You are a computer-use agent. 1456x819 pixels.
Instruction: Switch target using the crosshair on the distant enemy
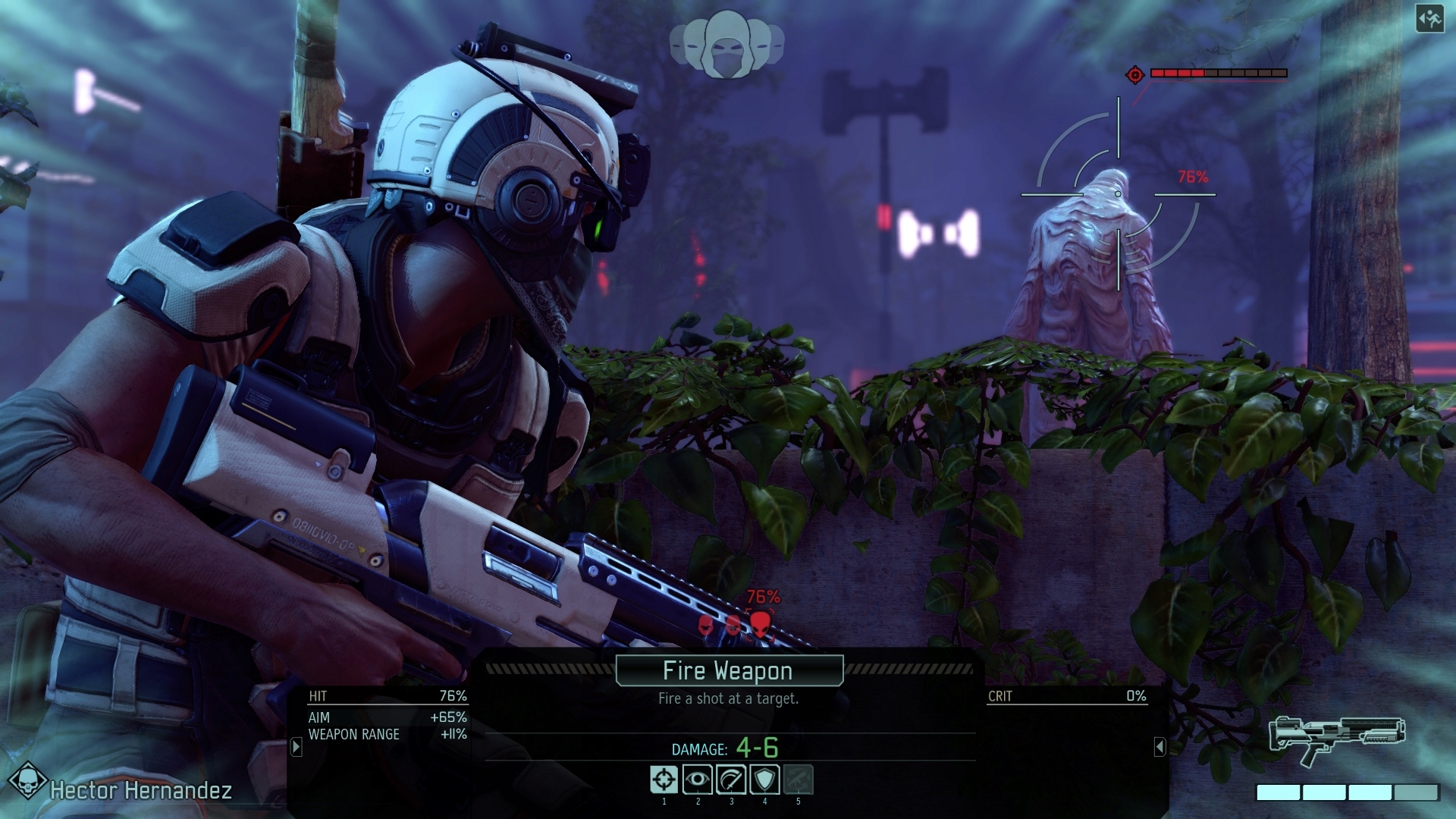(x=1117, y=193)
